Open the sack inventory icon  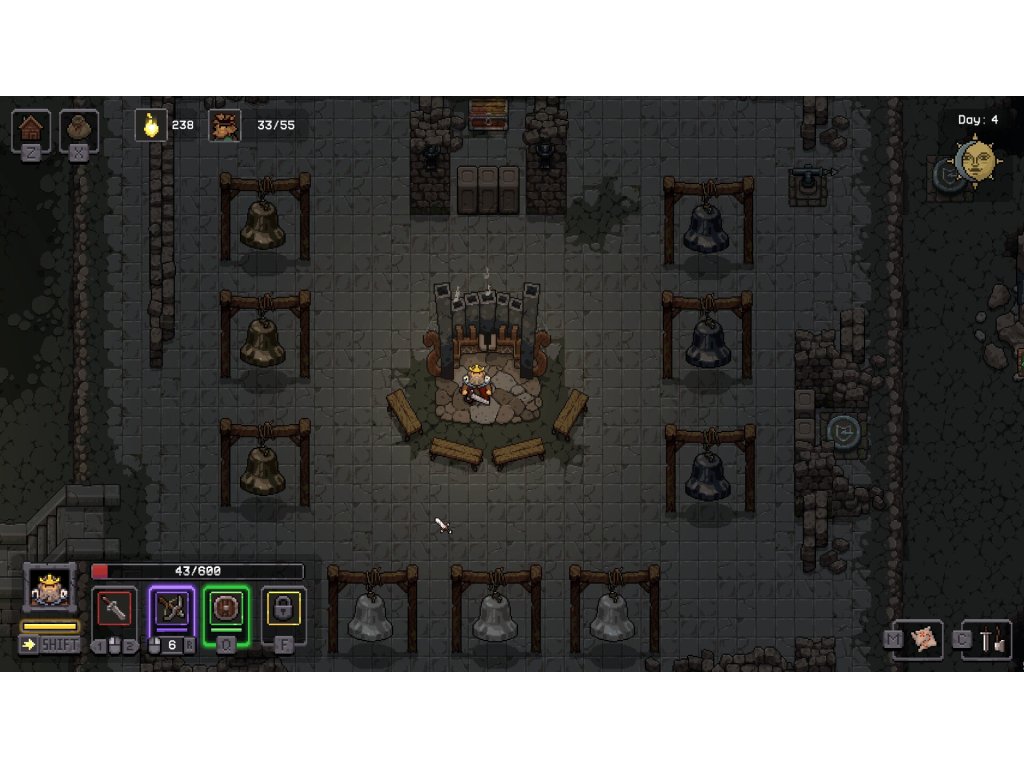pos(79,127)
